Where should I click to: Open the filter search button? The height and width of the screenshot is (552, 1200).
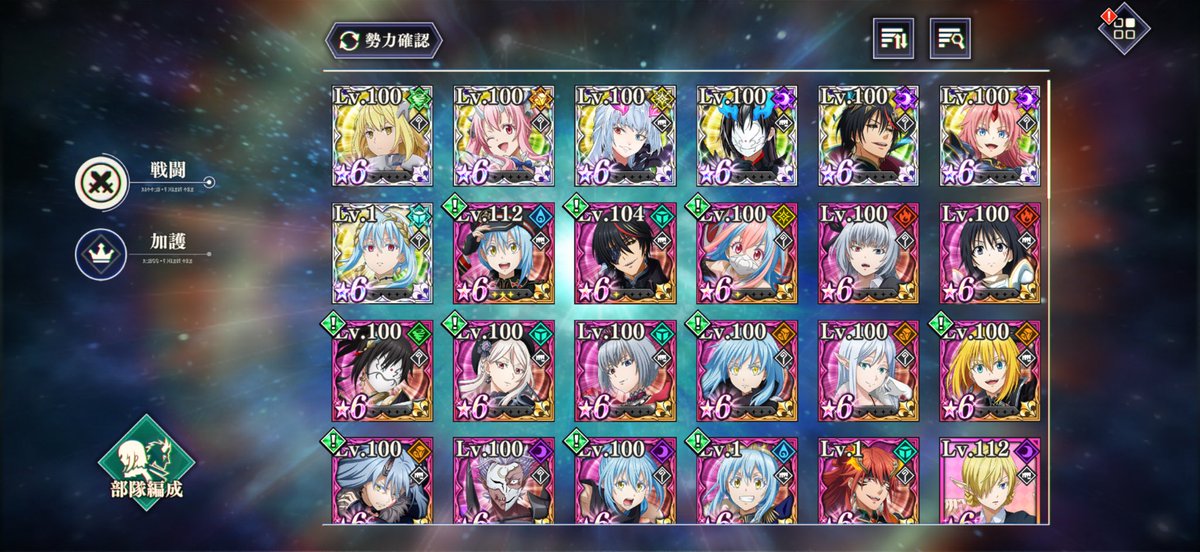pyautogui.click(x=950, y=38)
